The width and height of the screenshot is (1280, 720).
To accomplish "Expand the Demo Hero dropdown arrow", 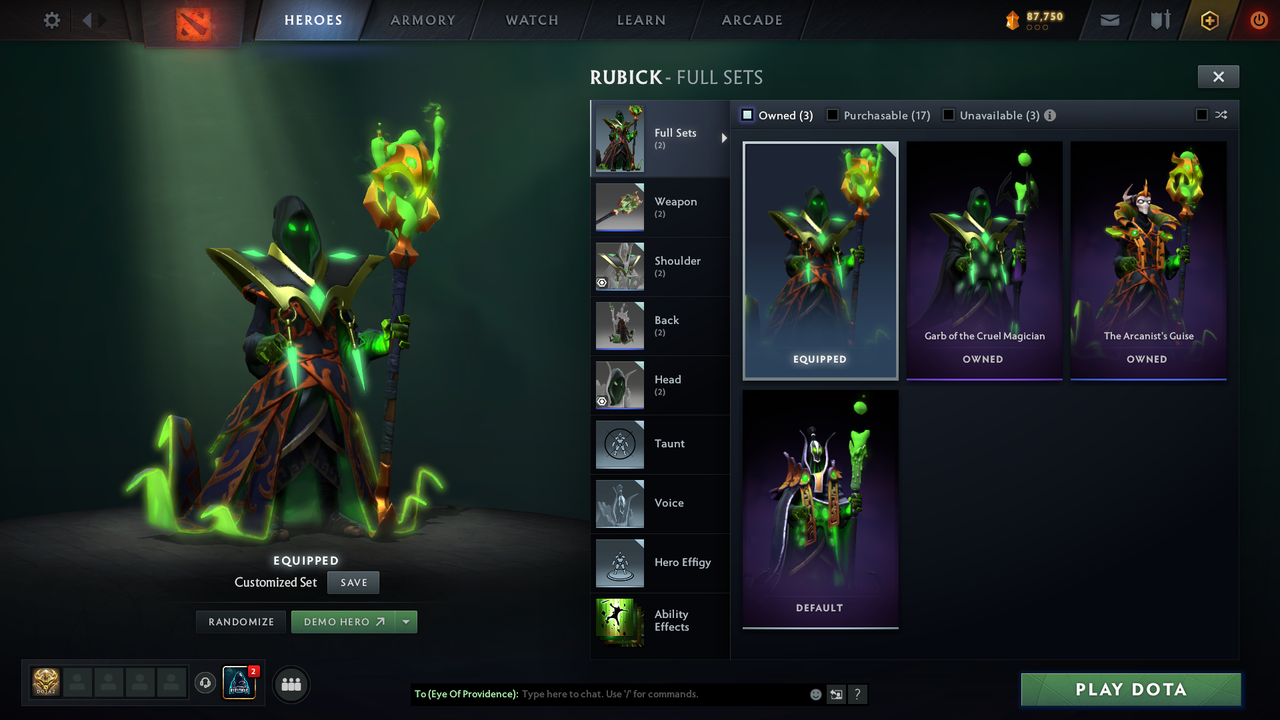I will point(406,621).
